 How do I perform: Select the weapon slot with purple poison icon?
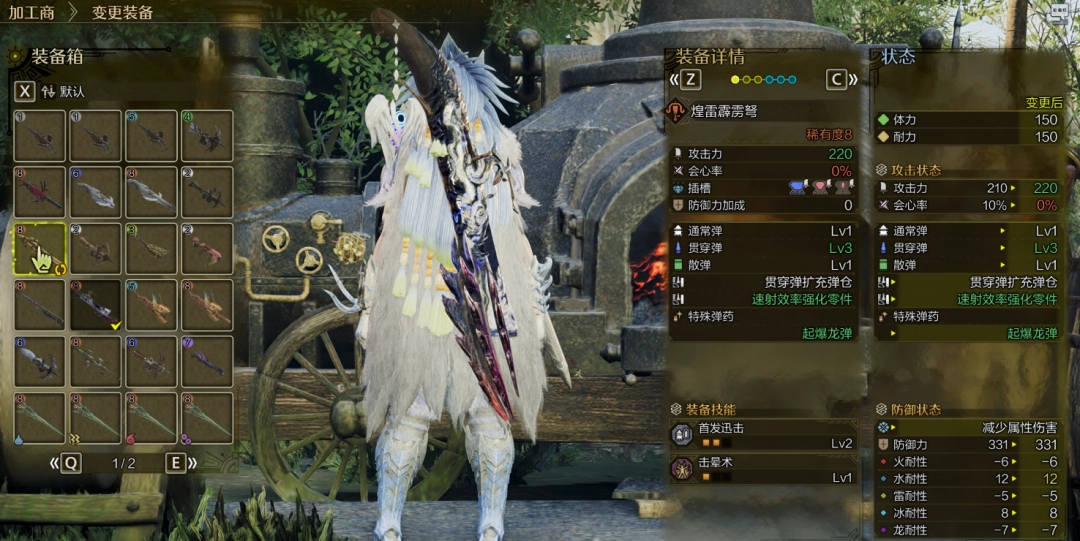coord(208,418)
